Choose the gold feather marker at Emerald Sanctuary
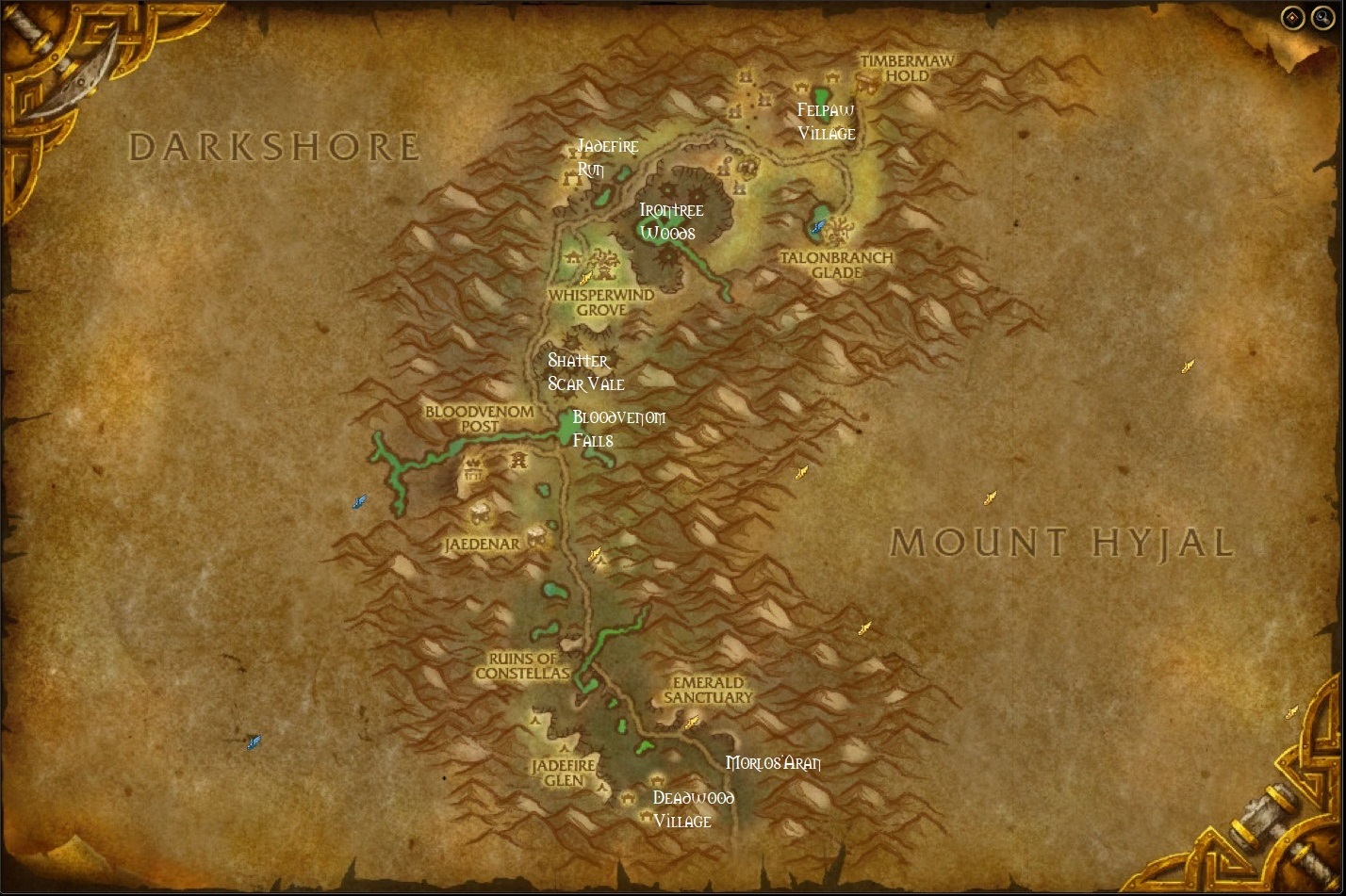The height and width of the screenshot is (896, 1346). tap(691, 723)
